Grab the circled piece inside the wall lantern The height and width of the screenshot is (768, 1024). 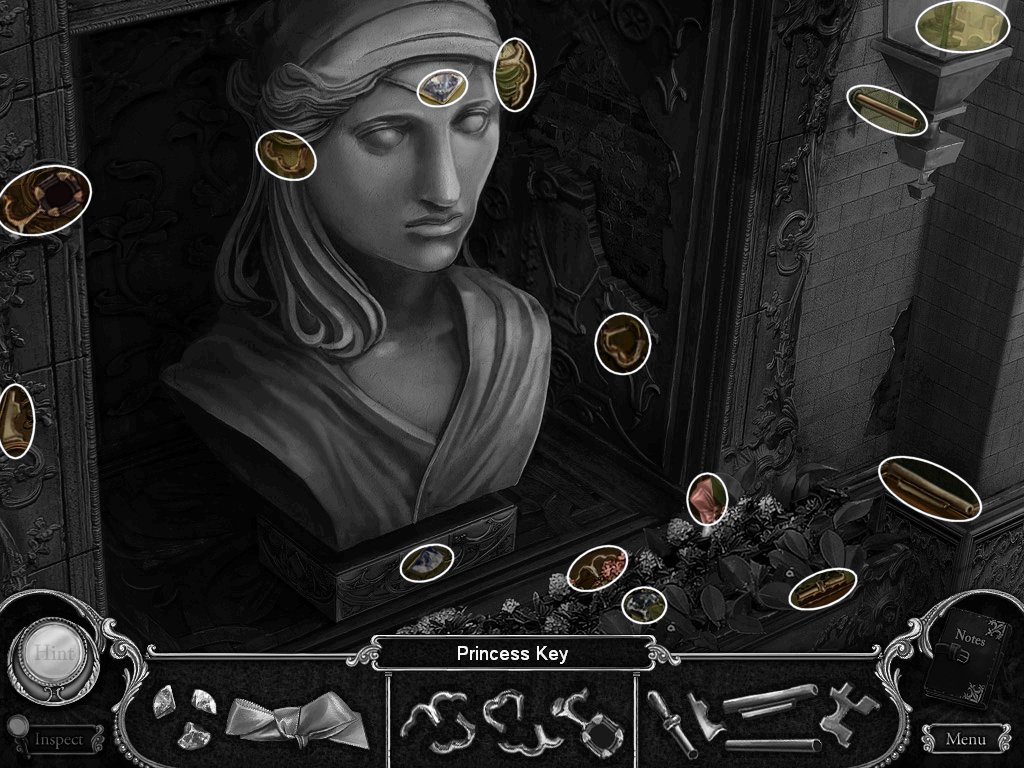962,25
